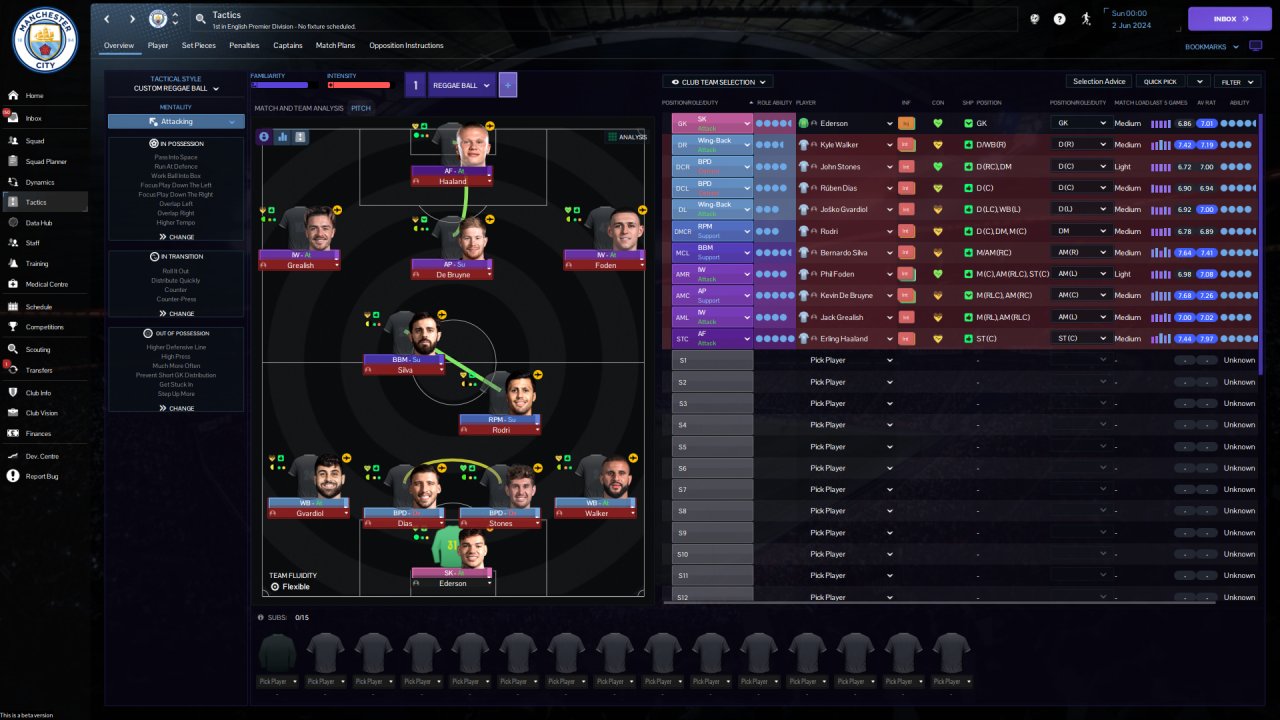Screen dimensions: 1280x720
Task: Select Ederson's row in the team list
Action: coord(845,123)
